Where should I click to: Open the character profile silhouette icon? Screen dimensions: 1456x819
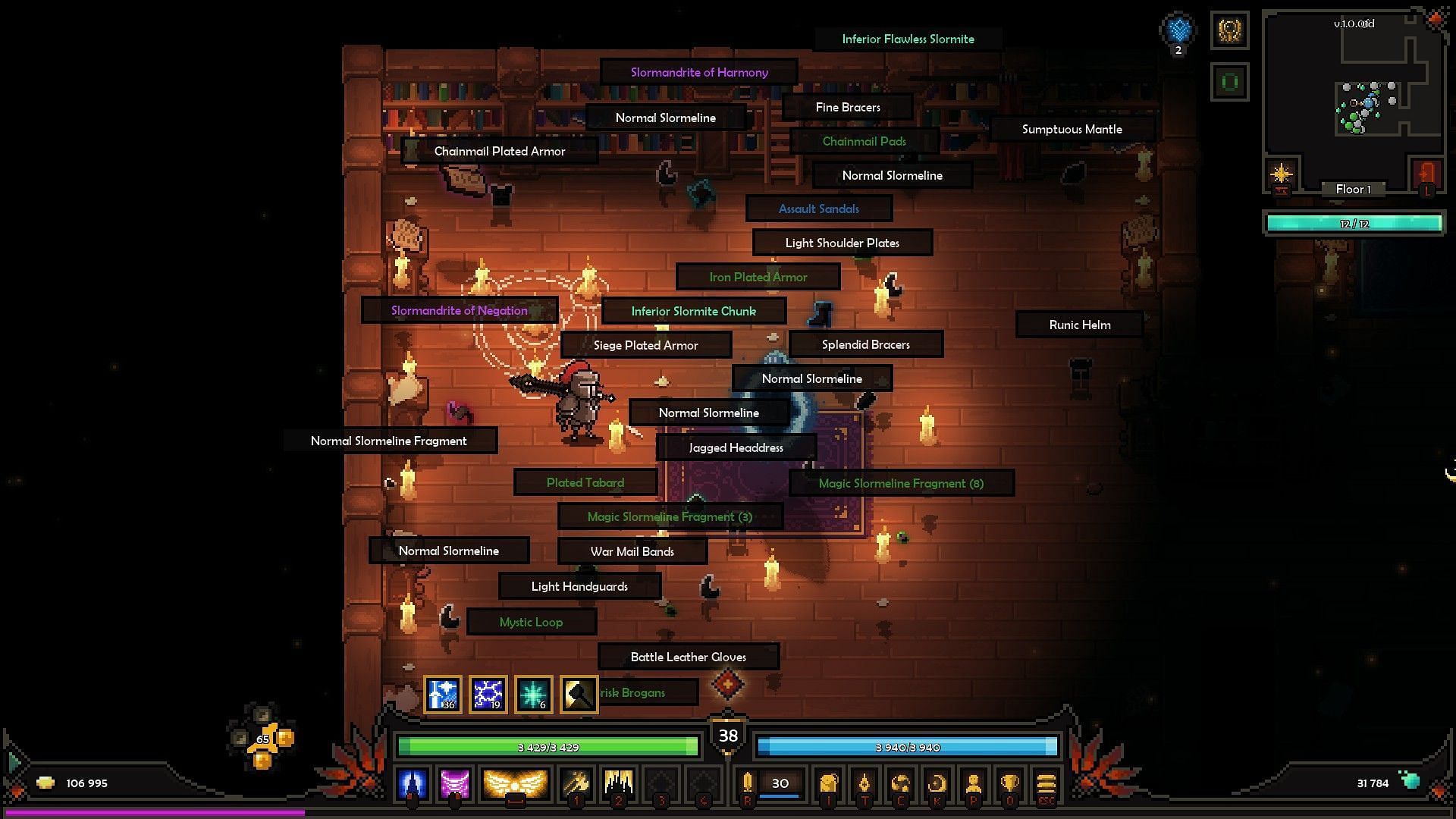point(974,783)
